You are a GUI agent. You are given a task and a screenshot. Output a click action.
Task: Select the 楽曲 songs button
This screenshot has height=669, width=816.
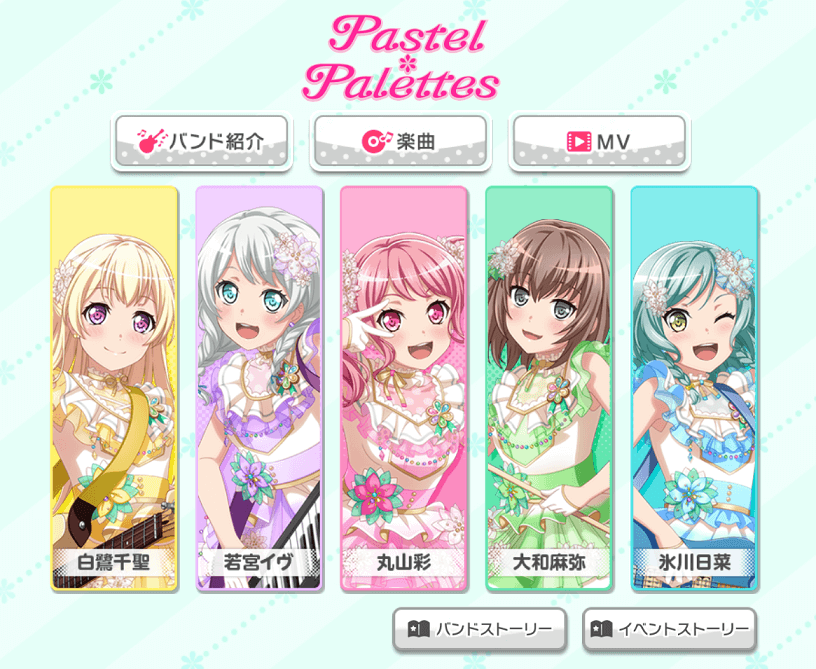[399, 141]
